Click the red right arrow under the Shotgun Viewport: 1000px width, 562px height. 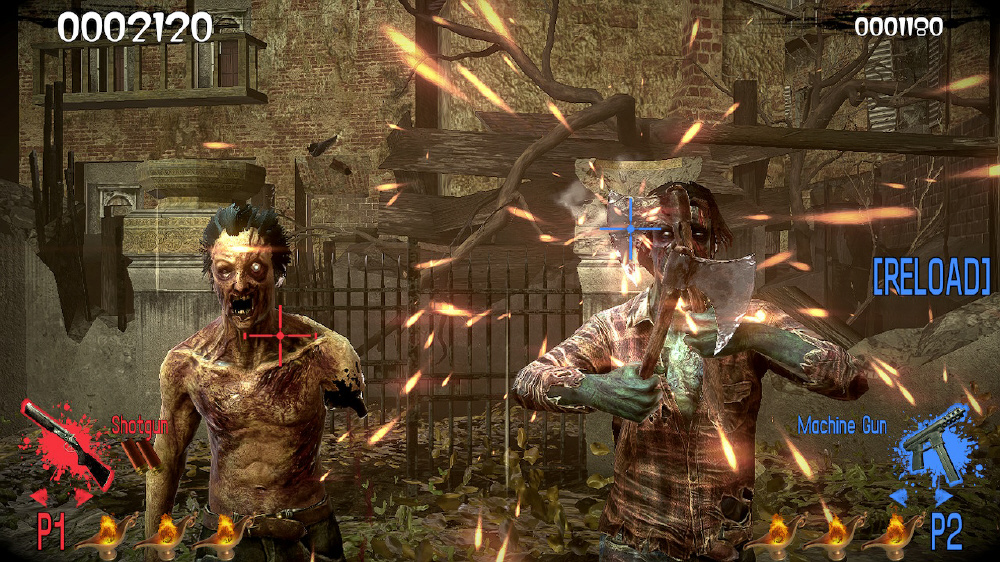[x=84, y=496]
